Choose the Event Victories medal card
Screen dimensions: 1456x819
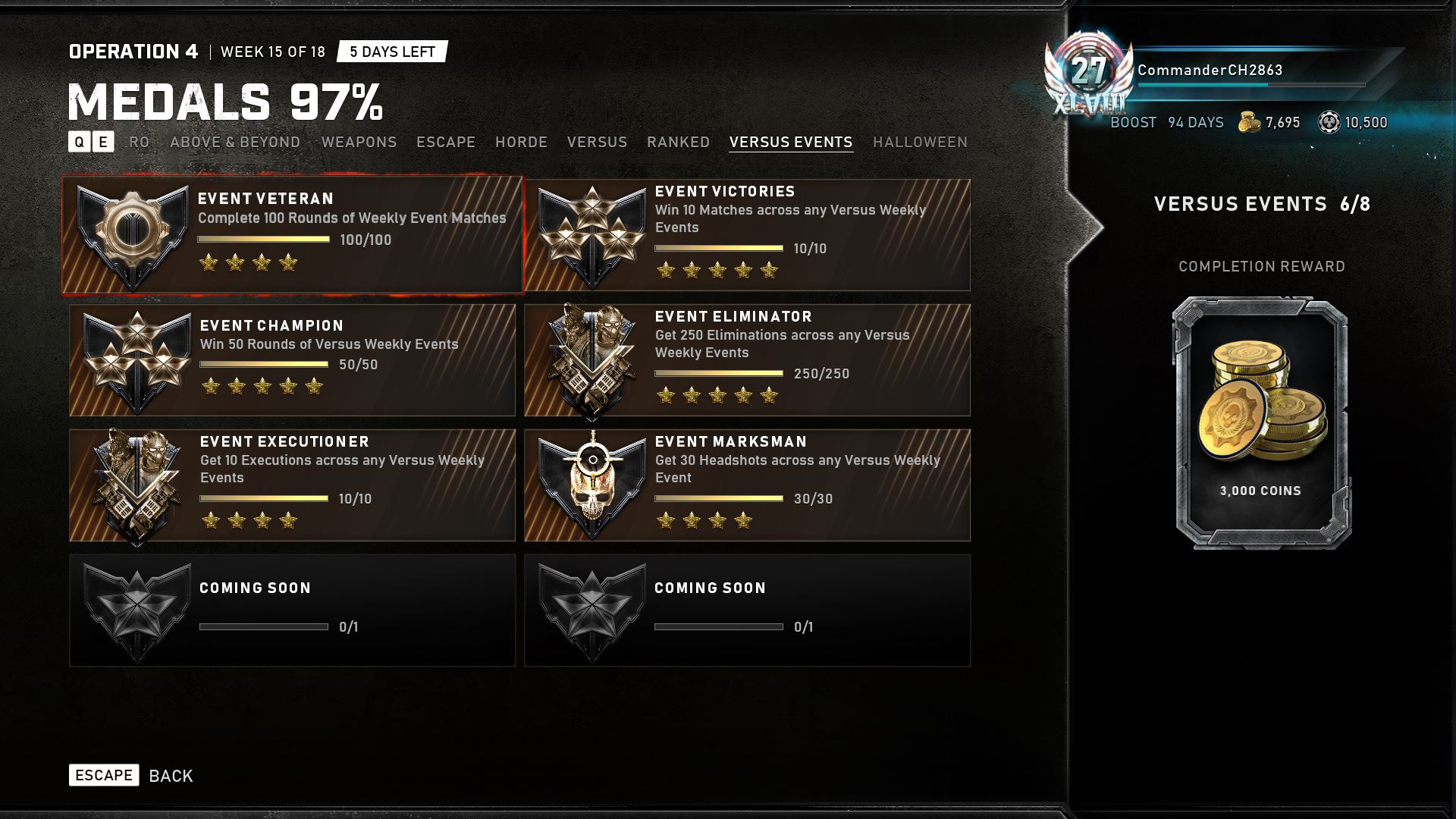pyautogui.click(x=747, y=235)
